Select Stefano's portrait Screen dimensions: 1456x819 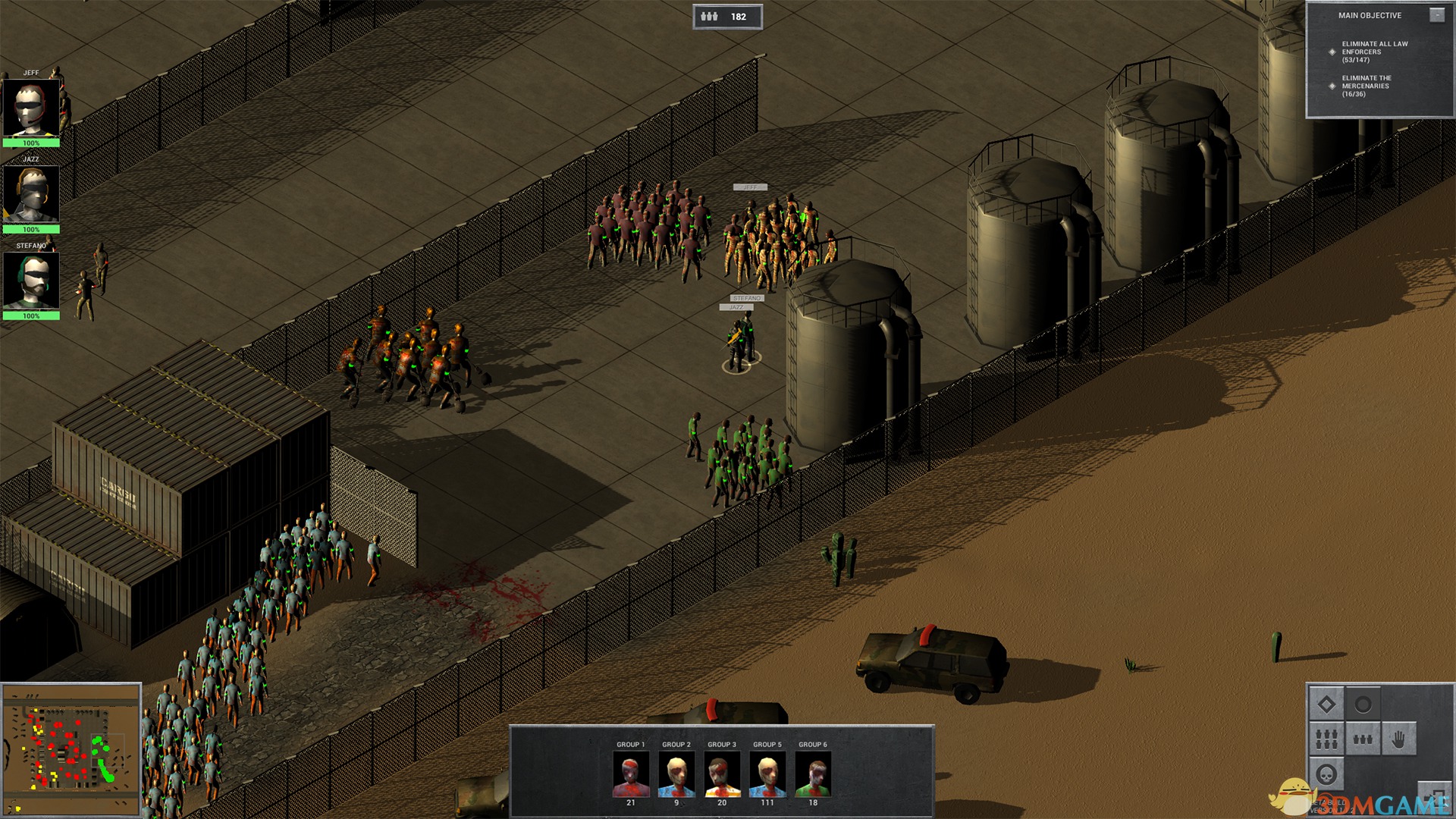(x=31, y=281)
